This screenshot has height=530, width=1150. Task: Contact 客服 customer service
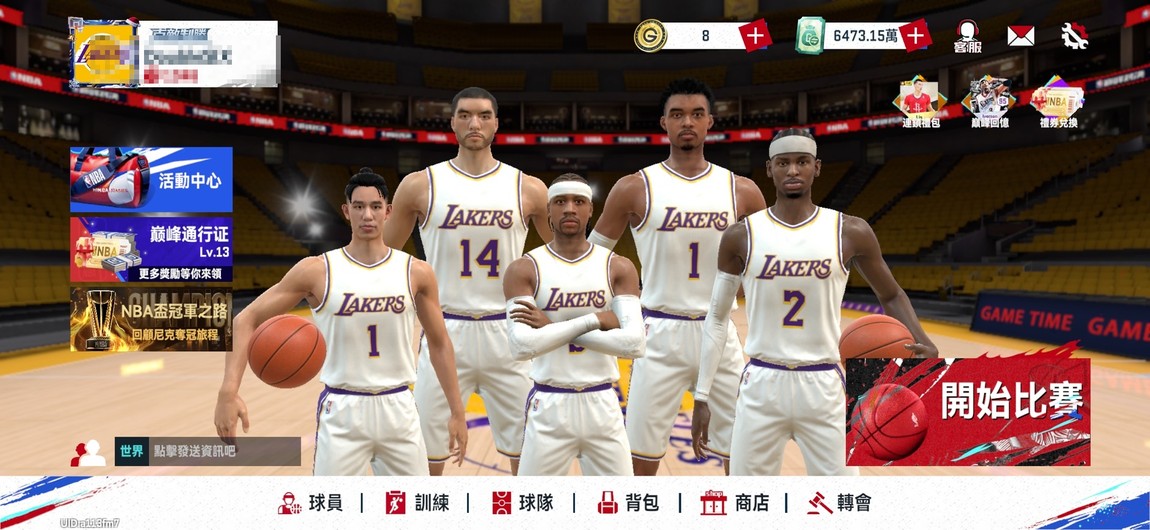967,37
